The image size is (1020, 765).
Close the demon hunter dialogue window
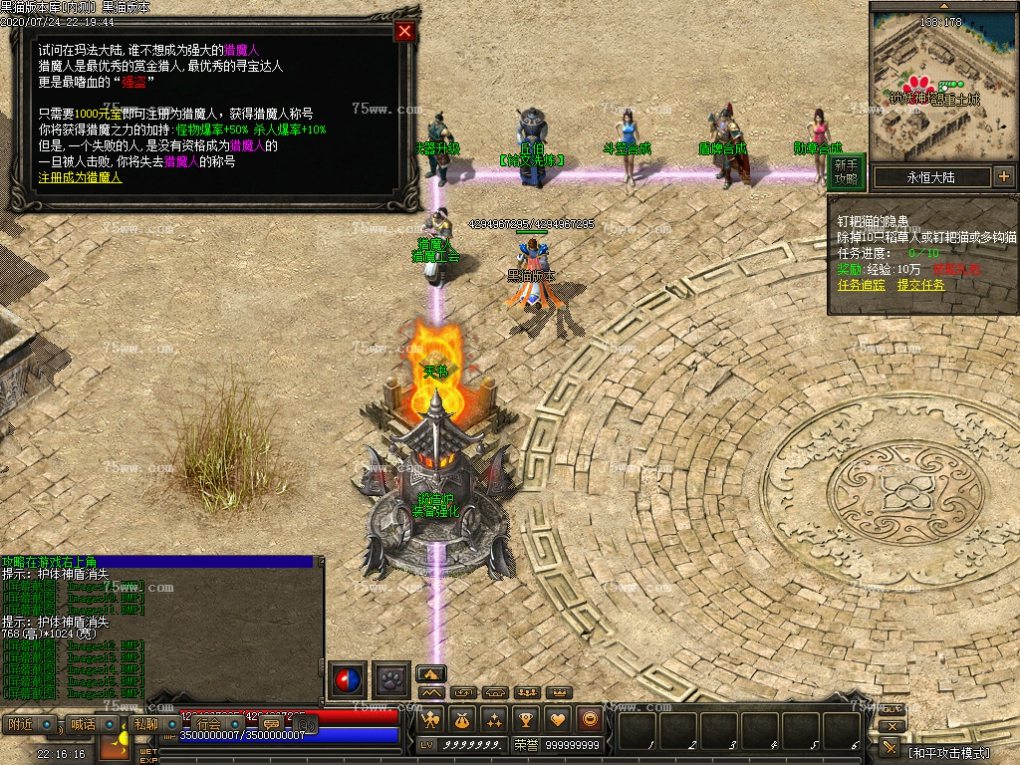pyautogui.click(x=404, y=31)
